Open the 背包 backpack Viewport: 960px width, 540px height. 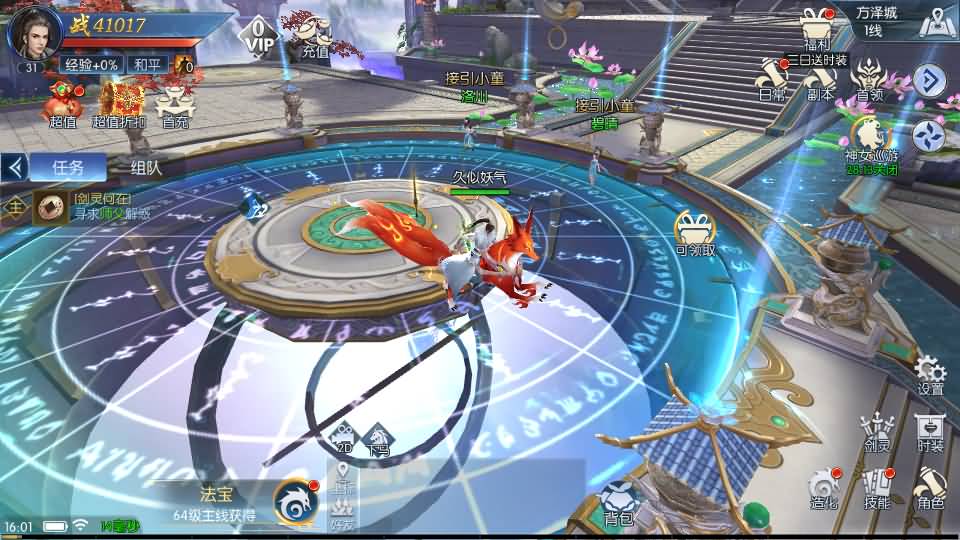619,502
